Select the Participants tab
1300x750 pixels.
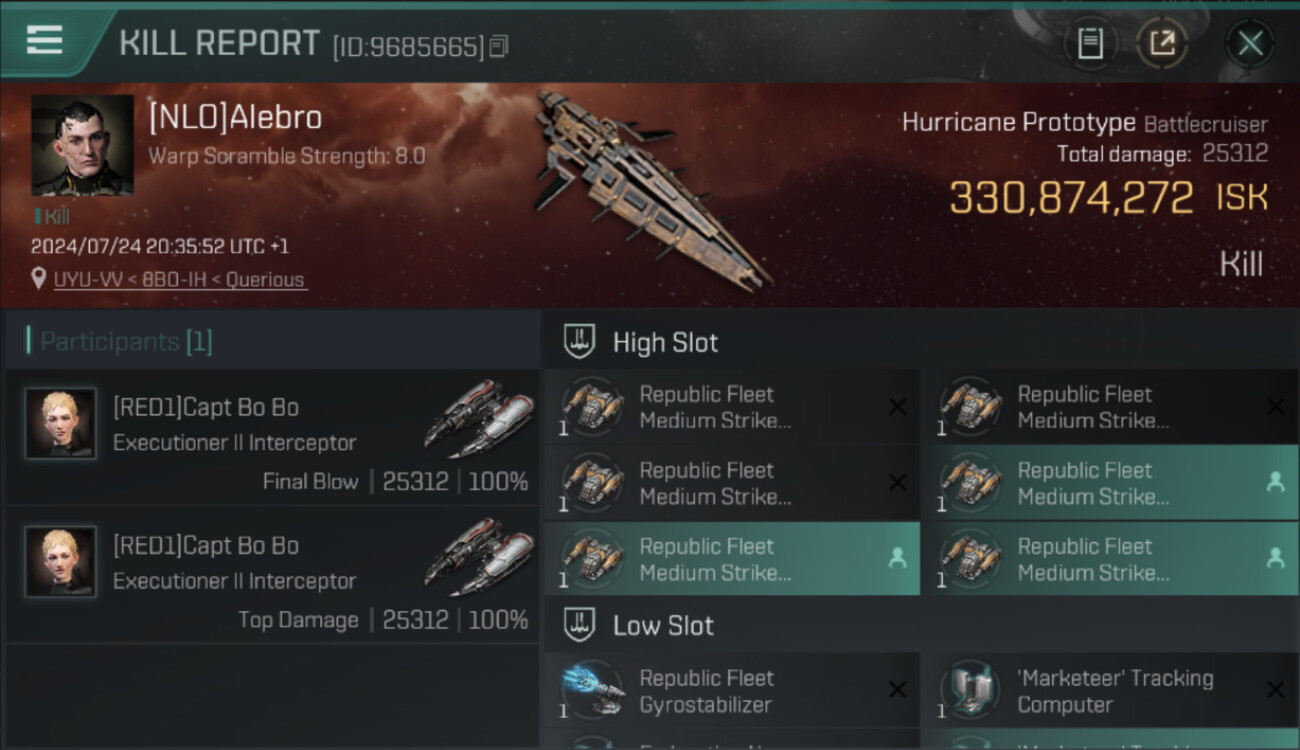[x=126, y=342]
